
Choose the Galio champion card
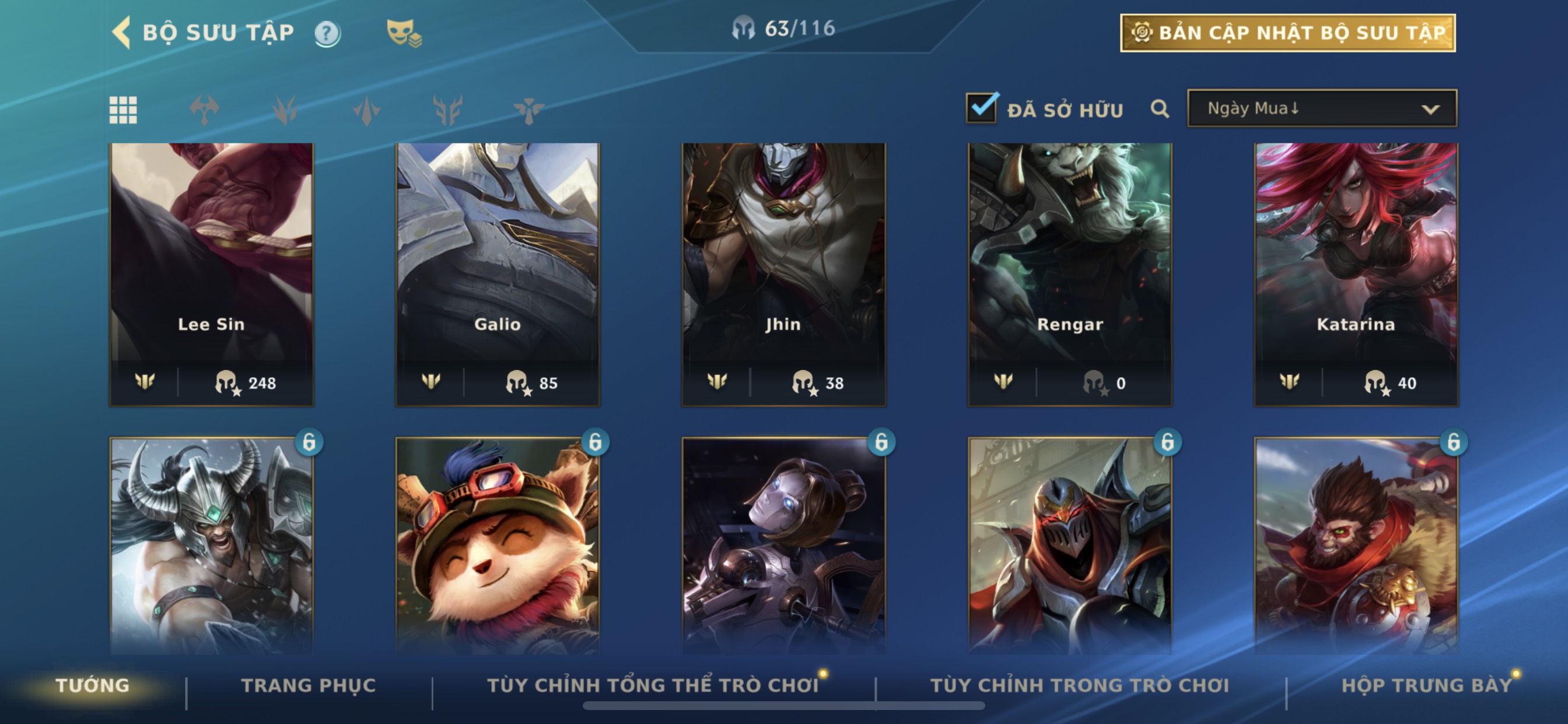point(498,274)
